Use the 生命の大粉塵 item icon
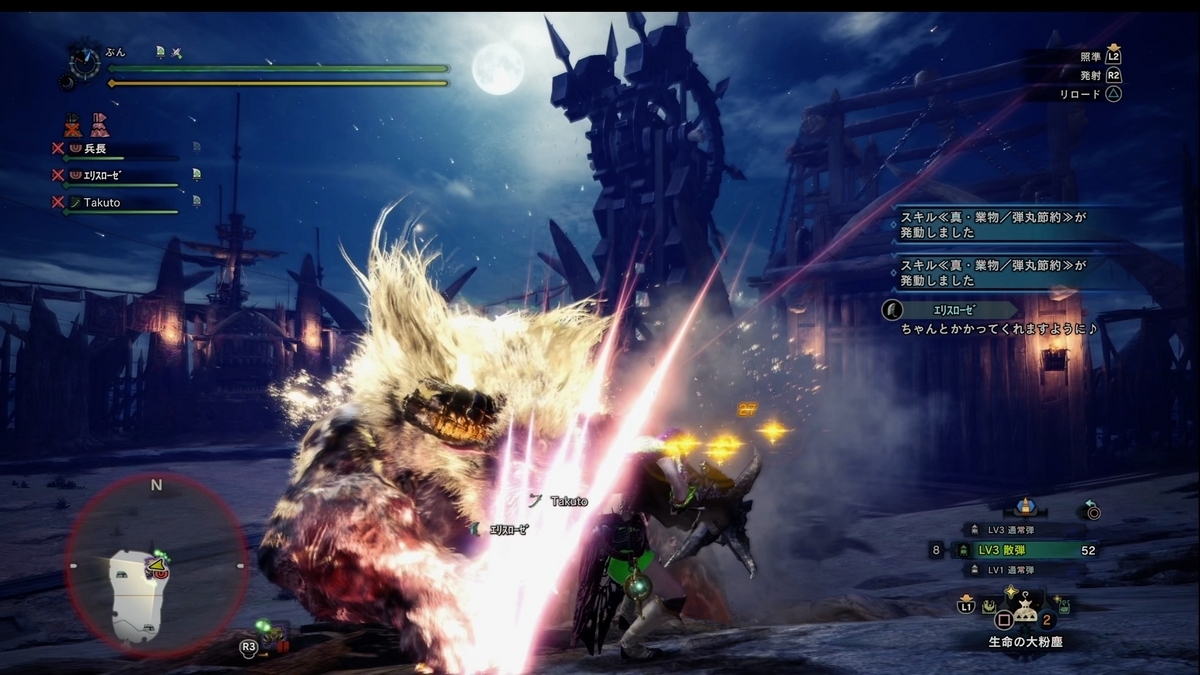This screenshot has width=1200, height=675. pyautogui.click(x=1025, y=613)
